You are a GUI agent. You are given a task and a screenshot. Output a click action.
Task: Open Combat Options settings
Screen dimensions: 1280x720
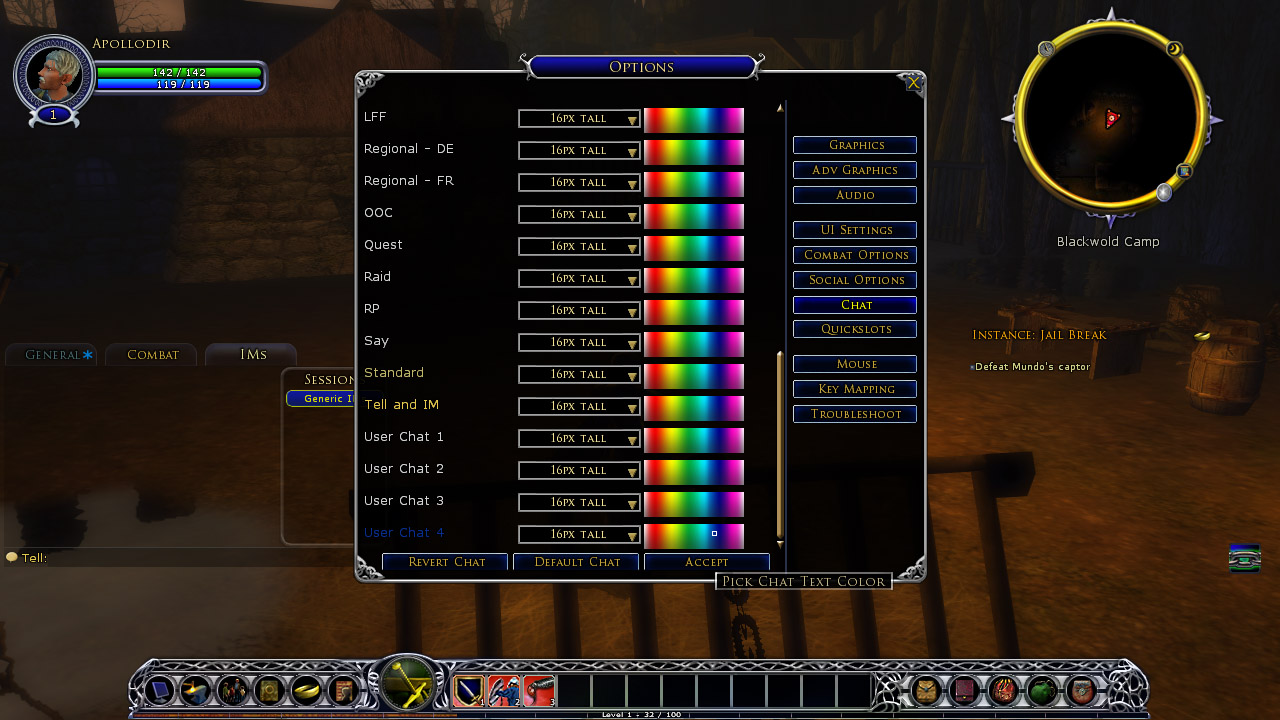tap(855, 255)
